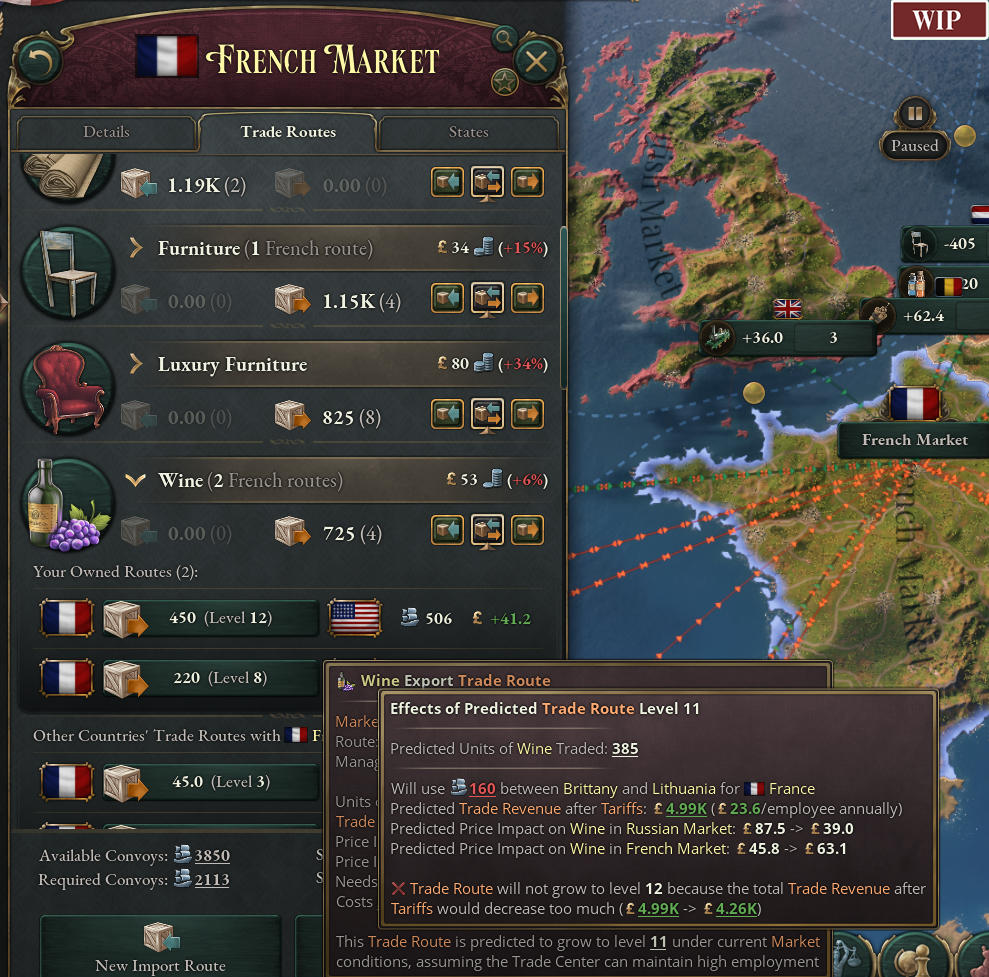Close the French Market panel

coord(536,62)
